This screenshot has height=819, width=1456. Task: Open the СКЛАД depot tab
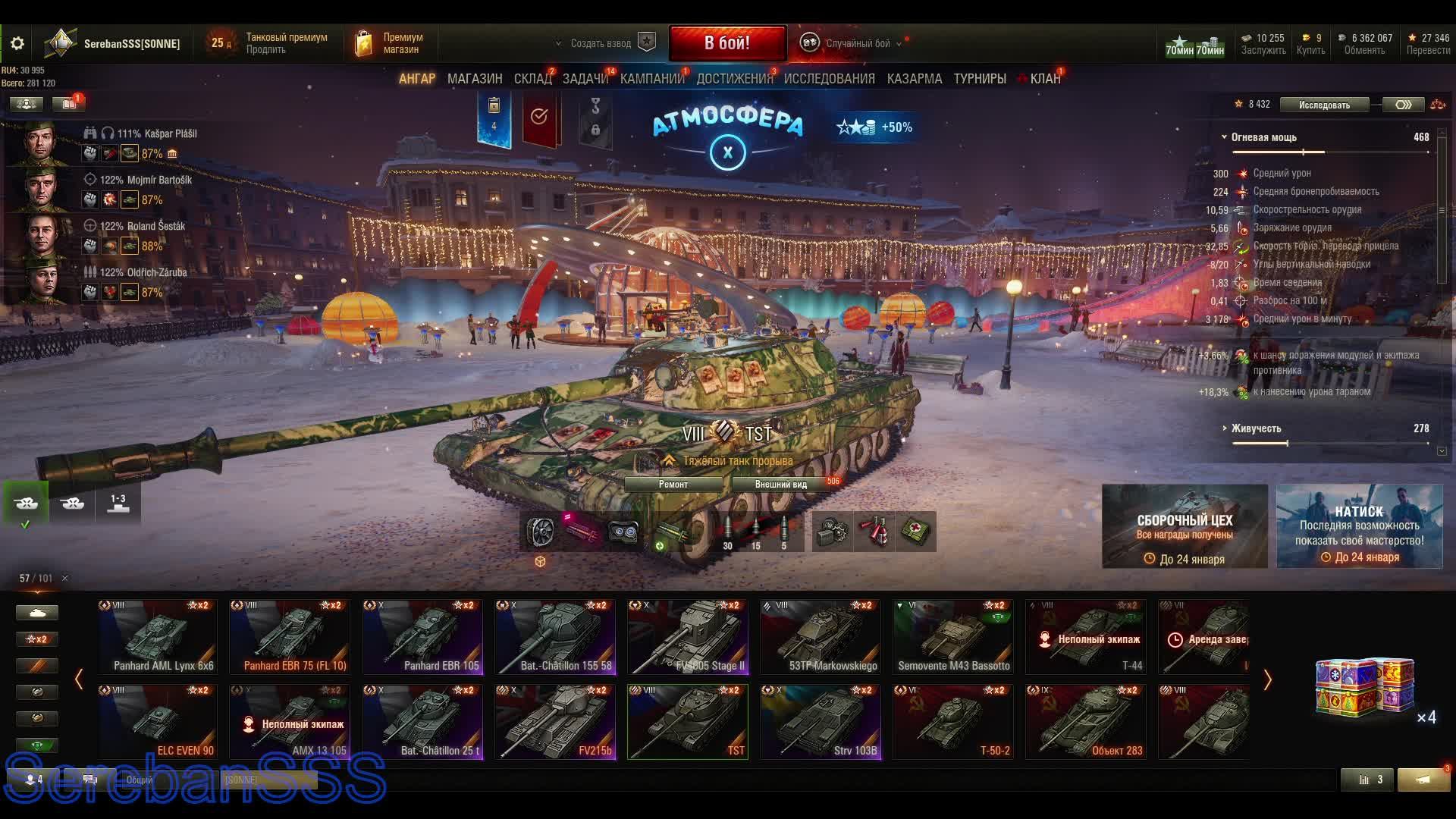[x=532, y=79]
